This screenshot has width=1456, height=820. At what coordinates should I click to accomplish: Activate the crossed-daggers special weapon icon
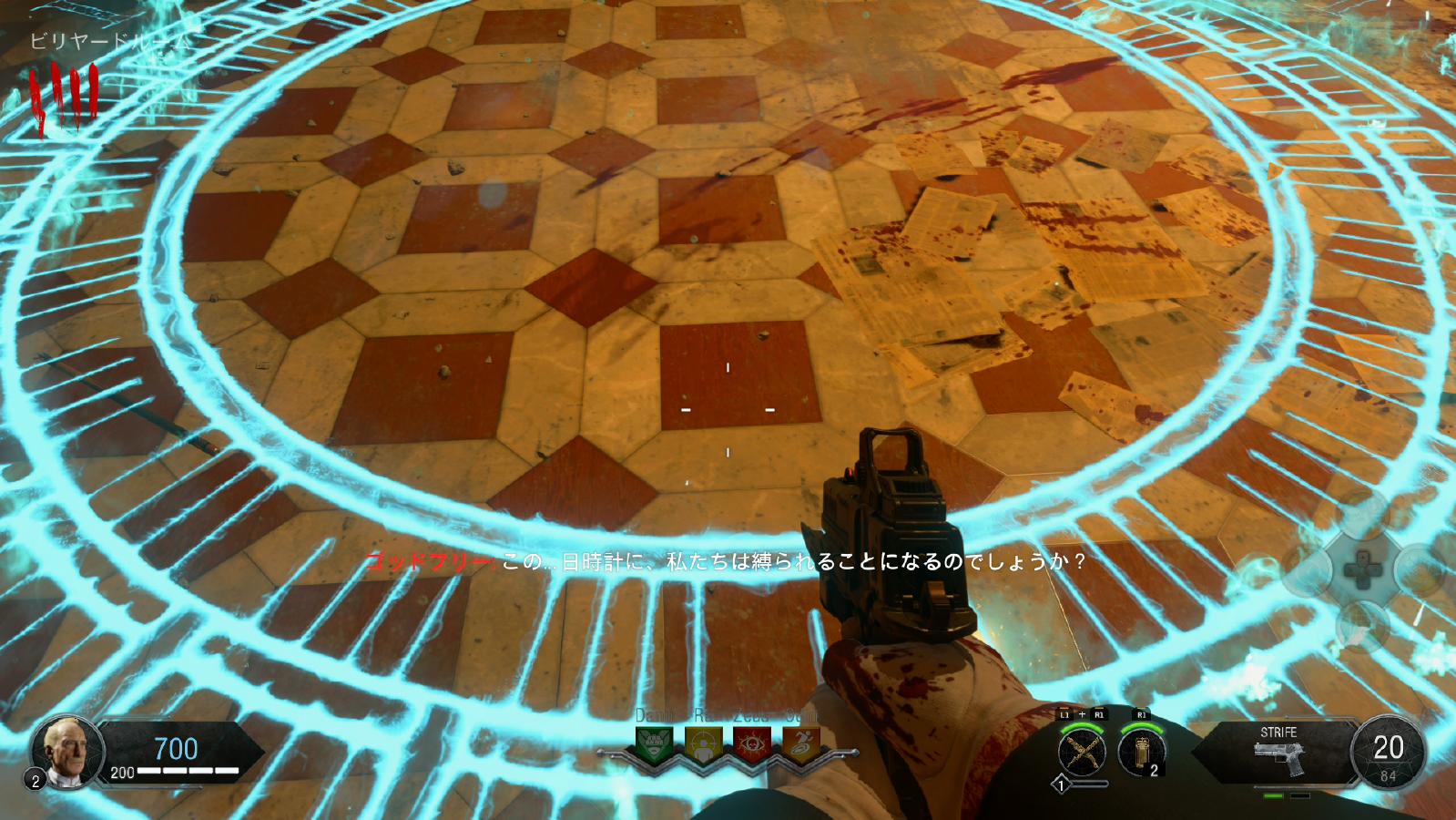click(1082, 753)
